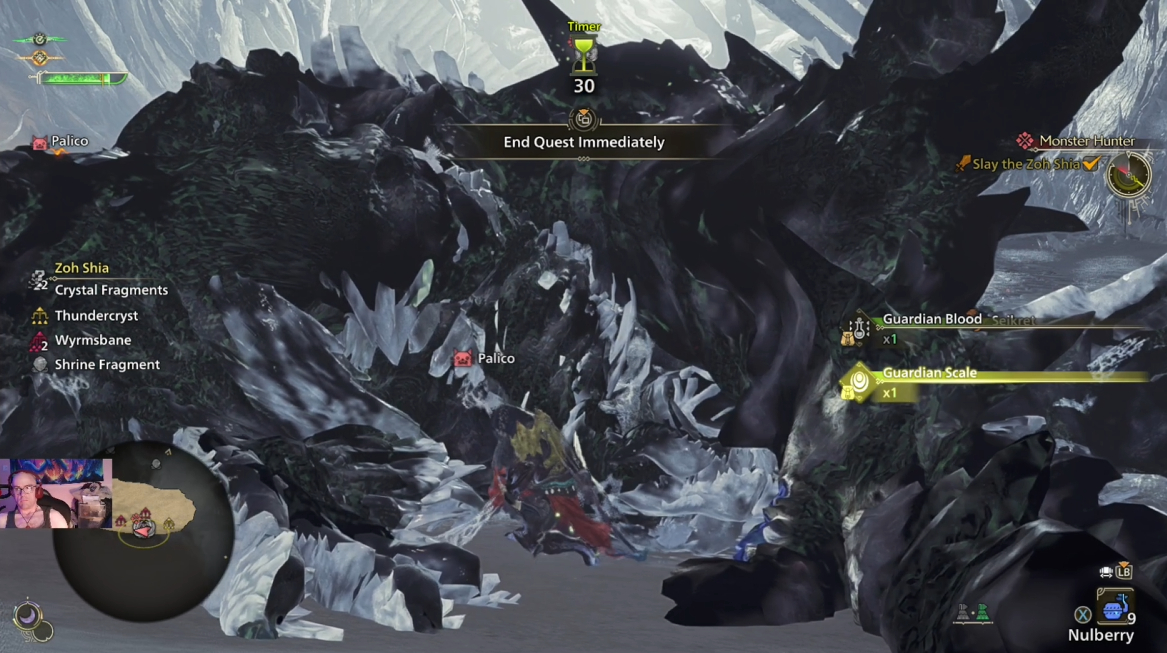Select Crystal Fragments in the materials list
The height and width of the screenshot is (653, 1167).
point(111,290)
